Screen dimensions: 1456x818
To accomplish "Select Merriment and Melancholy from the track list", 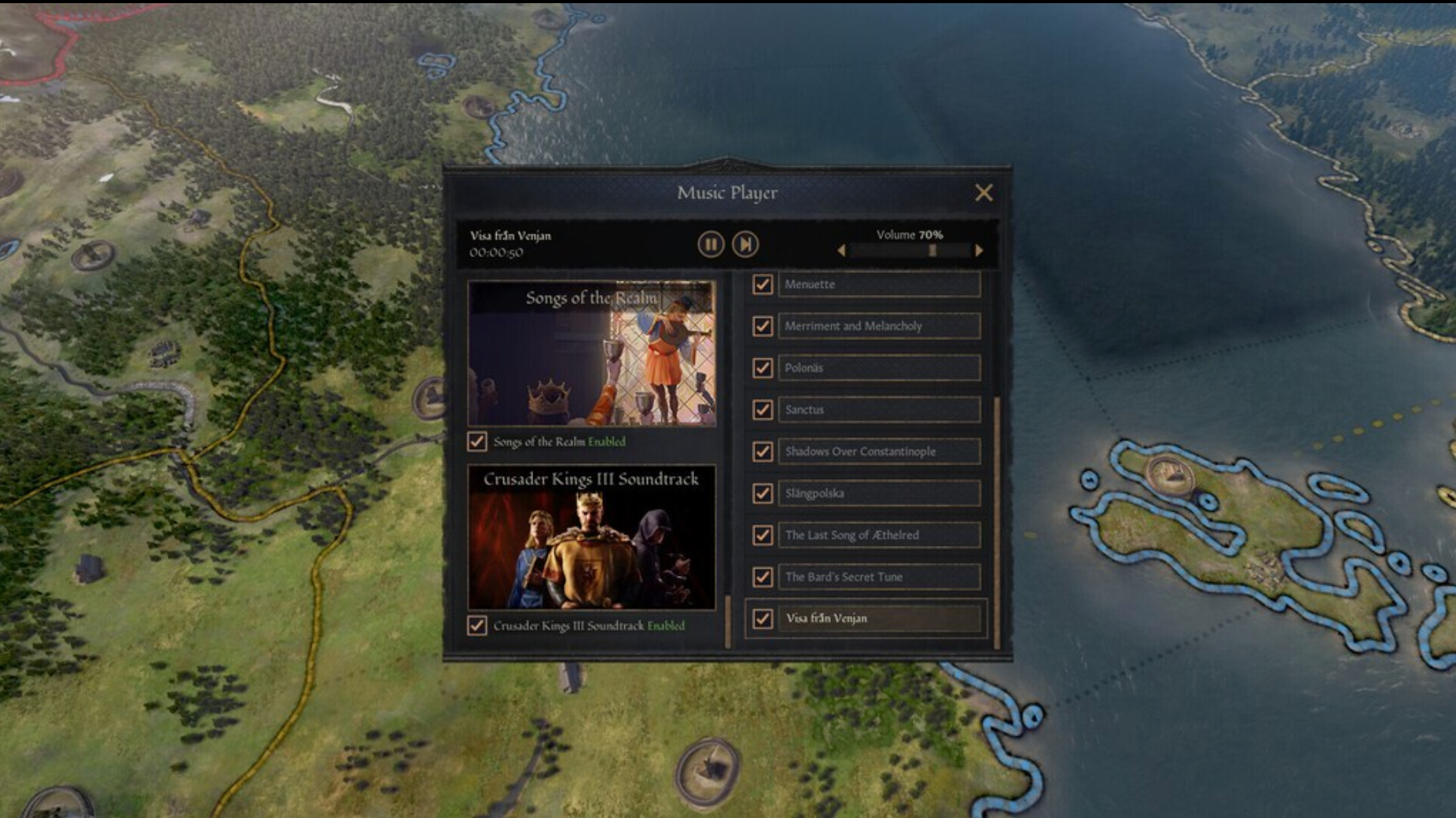I will (x=877, y=326).
